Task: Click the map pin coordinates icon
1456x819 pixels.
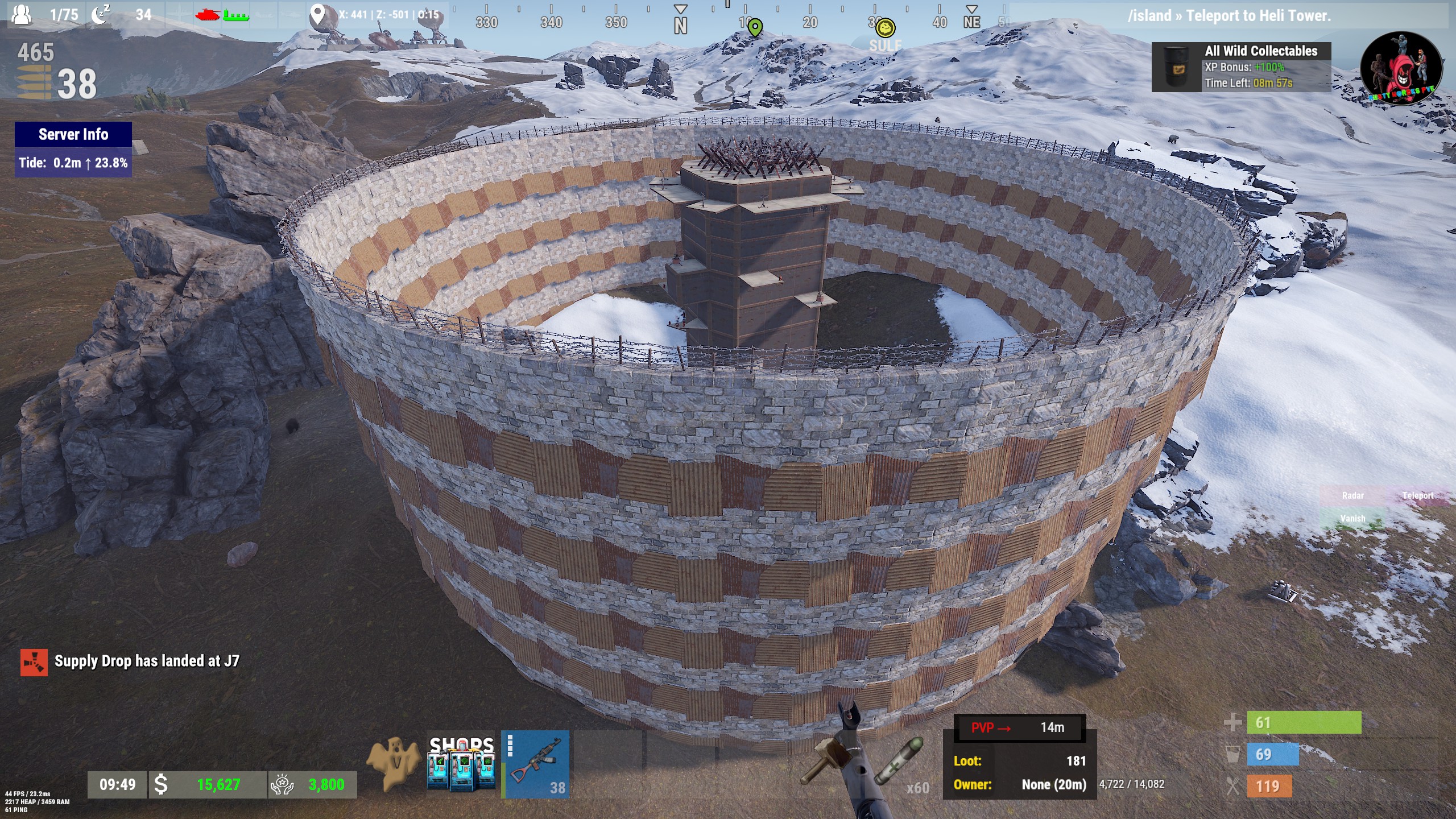Action: point(317,15)
